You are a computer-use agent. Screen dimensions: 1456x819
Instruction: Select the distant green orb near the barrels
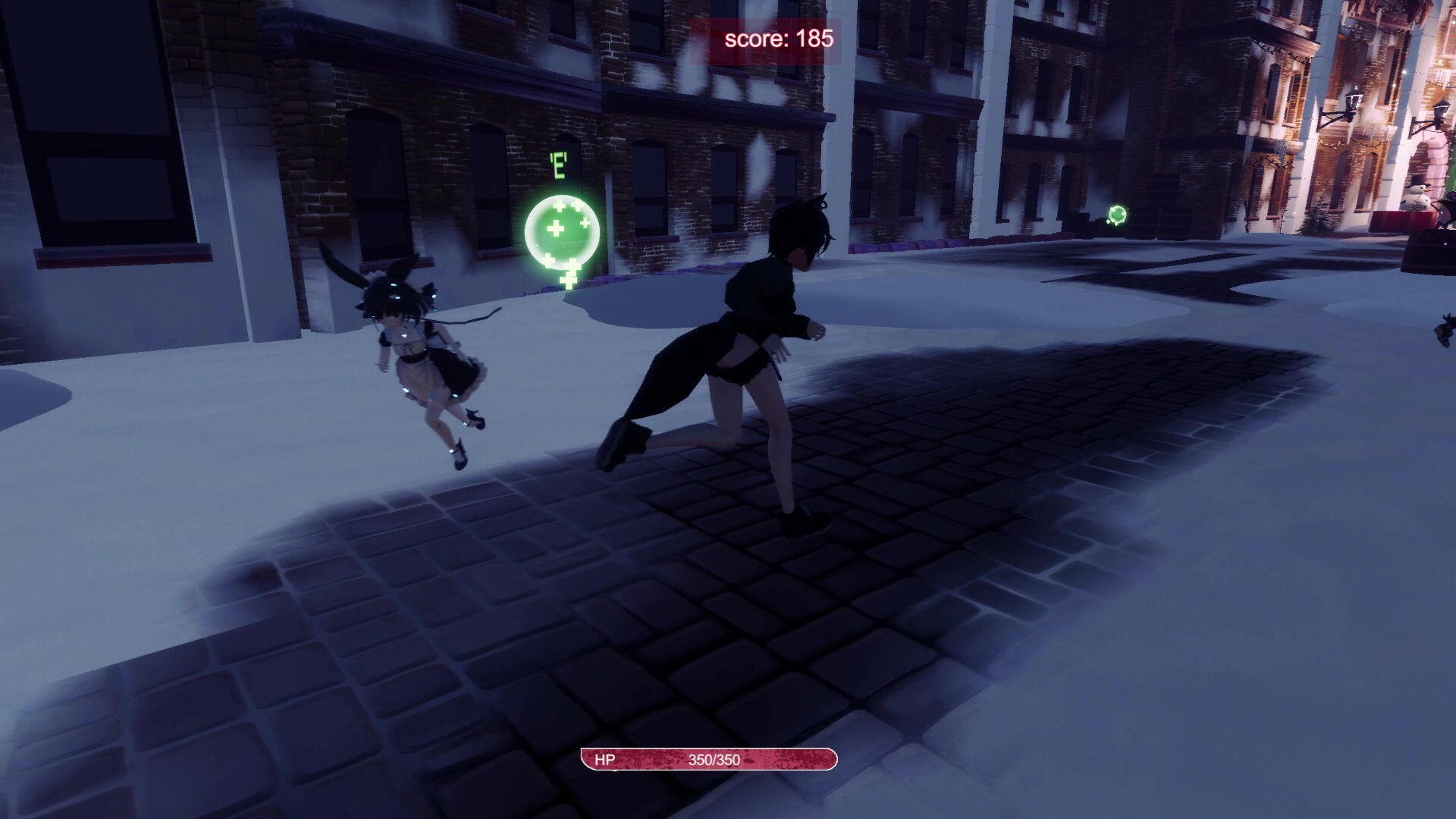click(1117, 215)
